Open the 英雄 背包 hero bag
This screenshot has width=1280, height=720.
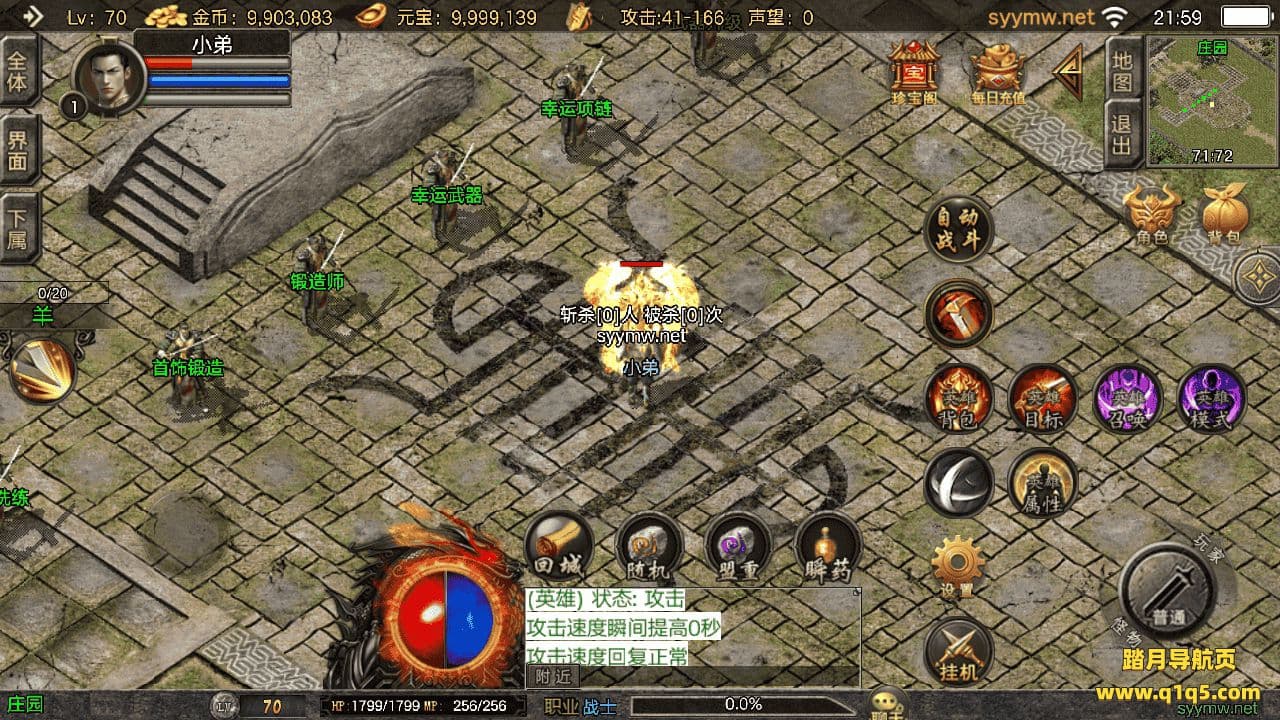coord(958,399)
